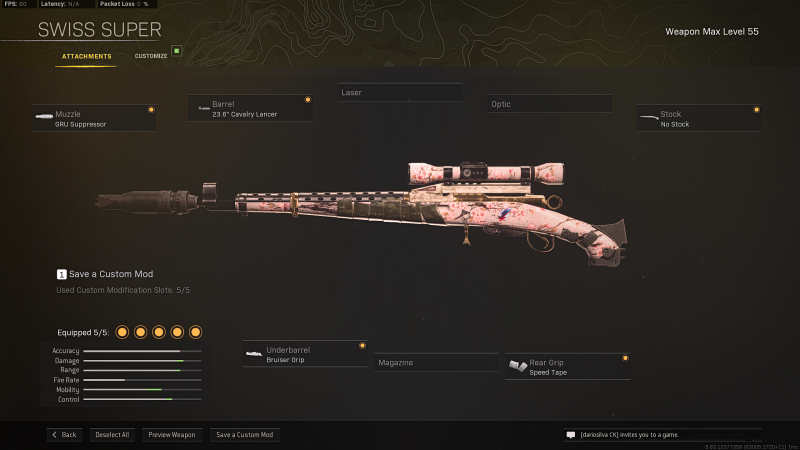Open the empty Magazine attachment slot

434,363
